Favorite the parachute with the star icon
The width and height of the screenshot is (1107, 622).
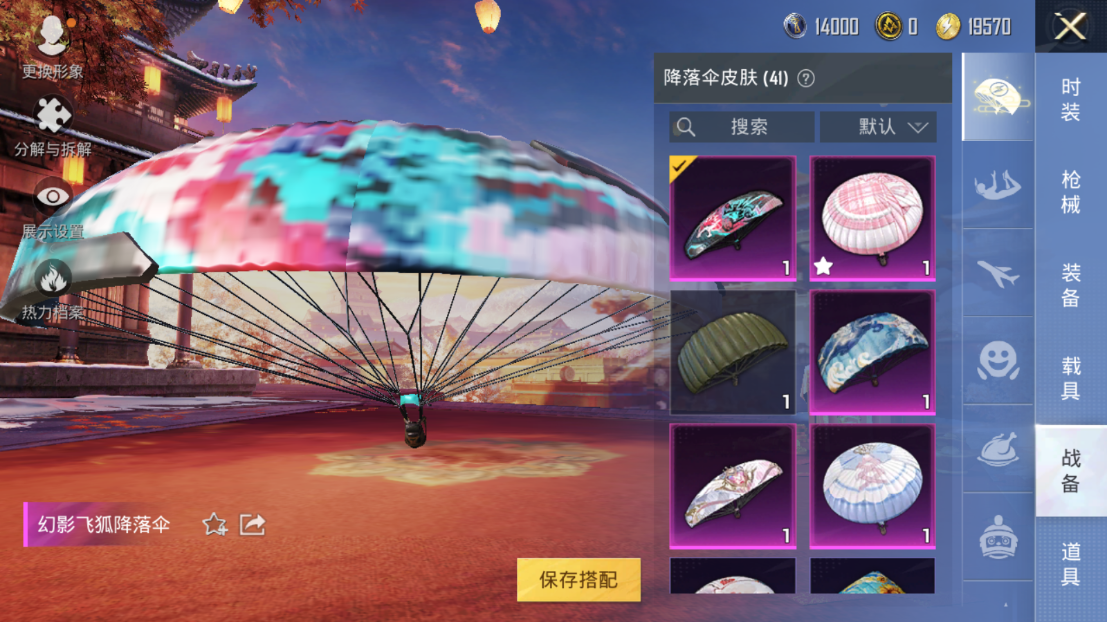coord(214,524)
